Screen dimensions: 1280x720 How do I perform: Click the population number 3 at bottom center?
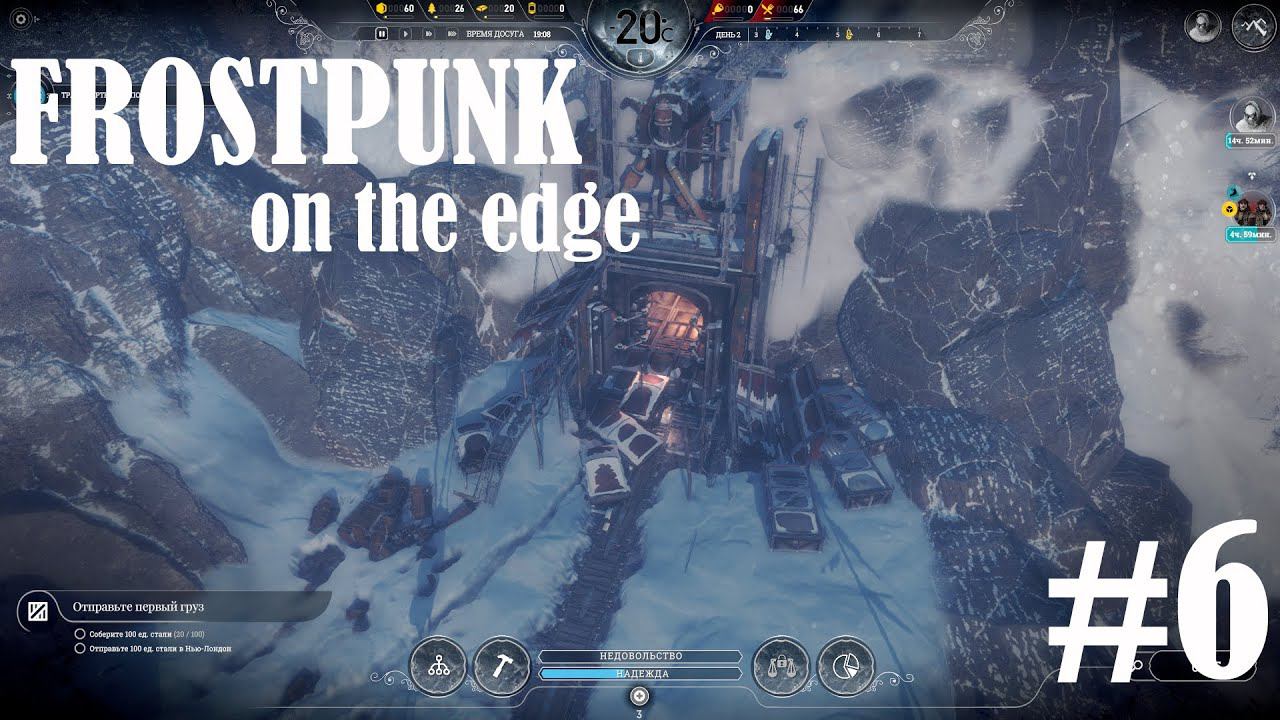[640, 712]
